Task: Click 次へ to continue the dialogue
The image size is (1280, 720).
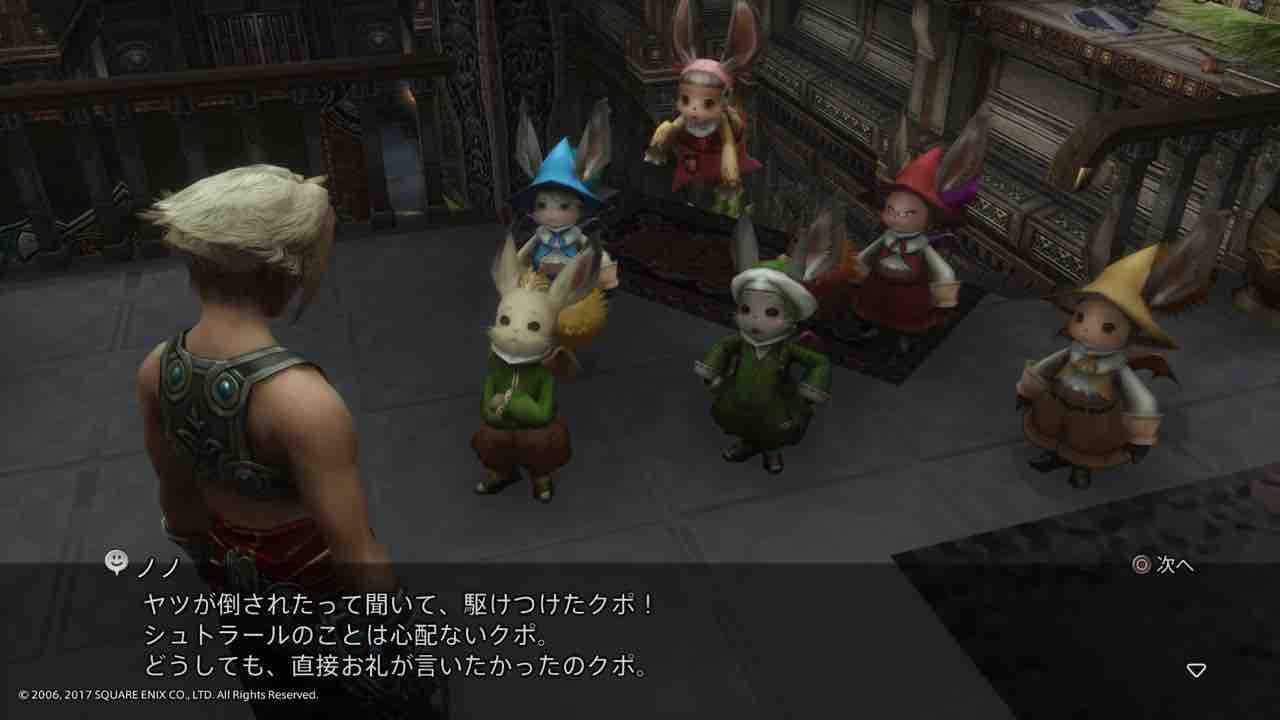Action: coord(1165,562)
